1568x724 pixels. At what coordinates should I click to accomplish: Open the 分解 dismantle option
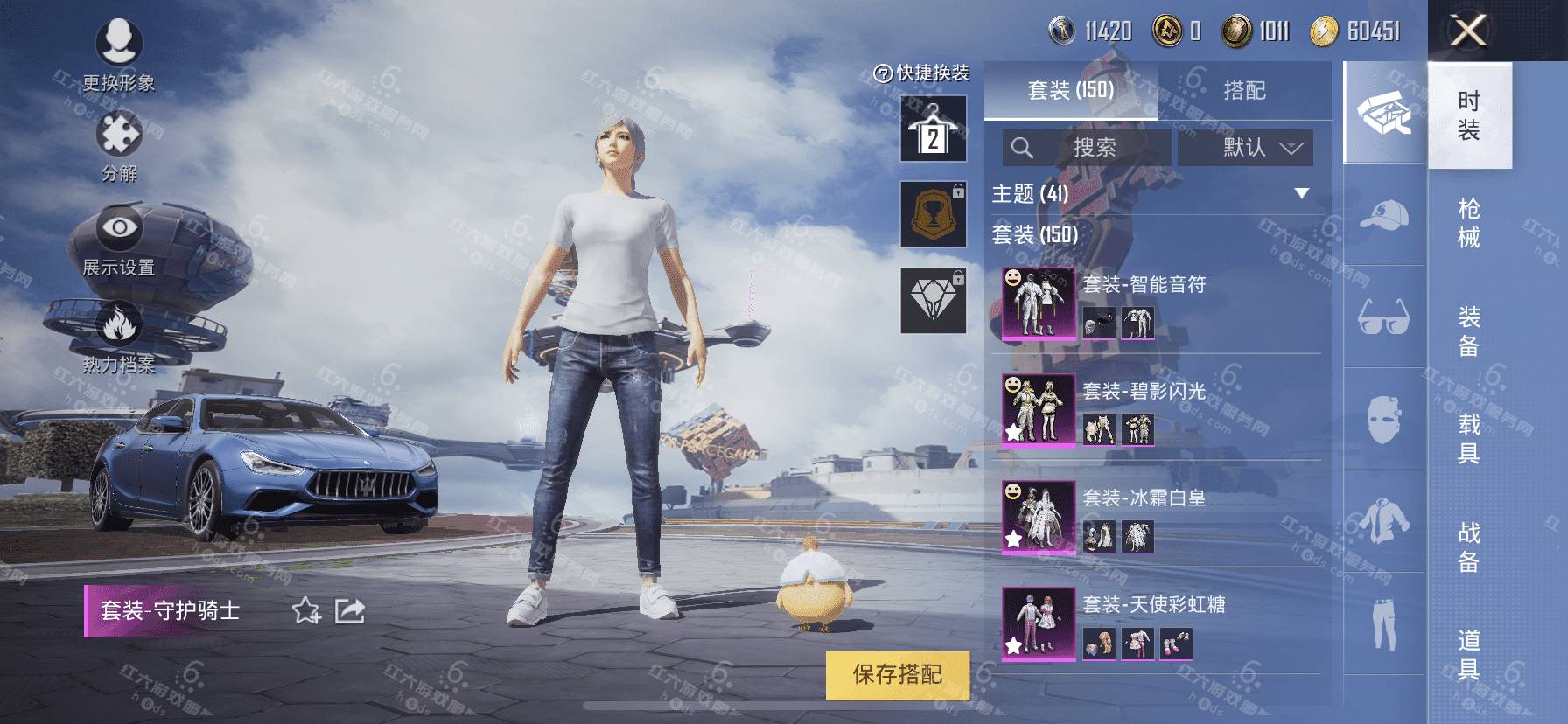(119, 145)
